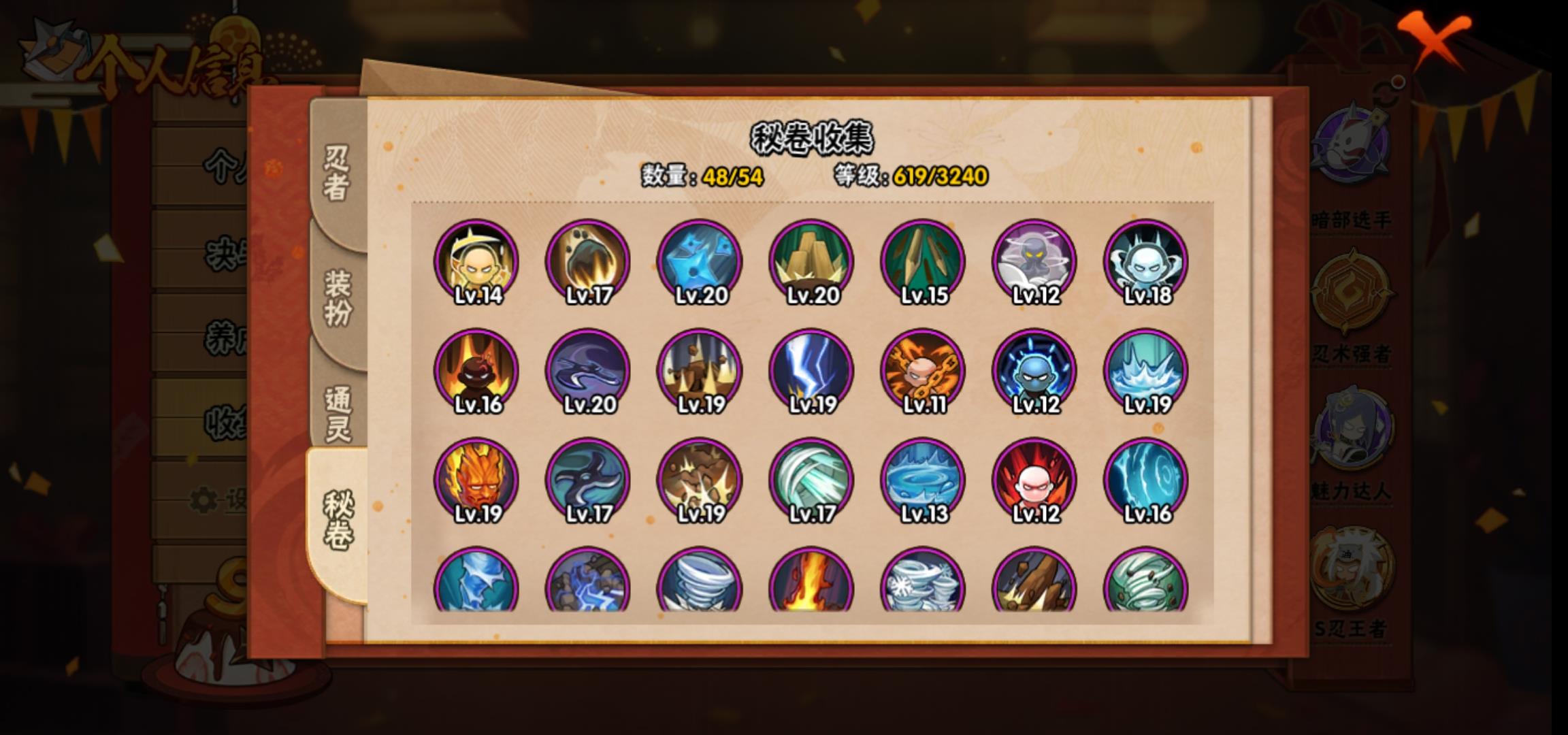Open the lightning bolt scroll Lv.19
Viewport: 1568px width, 735px height.
coord(811,372)
